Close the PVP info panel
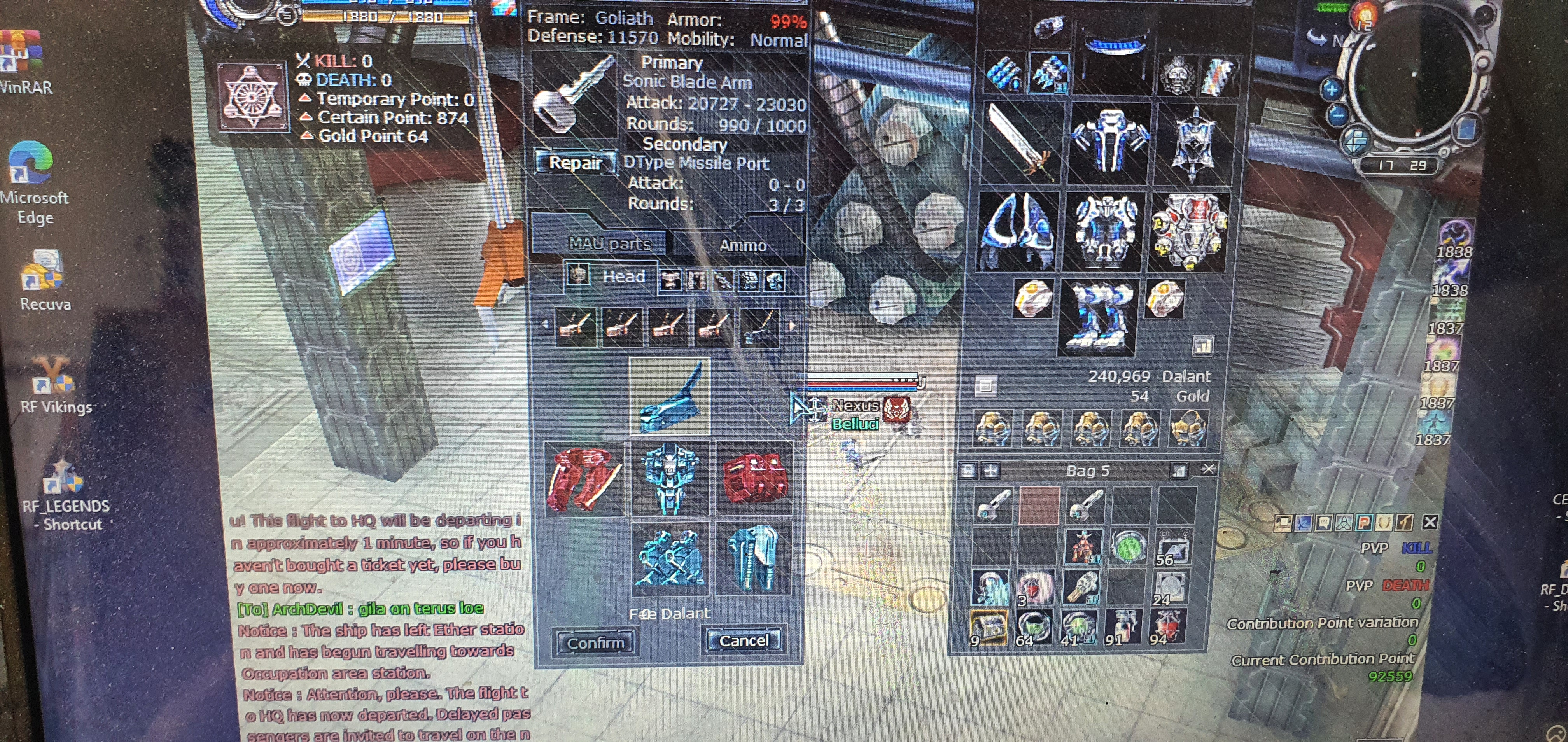The width and height of the screenshot is (1568, 742). tap(1430, 522)
